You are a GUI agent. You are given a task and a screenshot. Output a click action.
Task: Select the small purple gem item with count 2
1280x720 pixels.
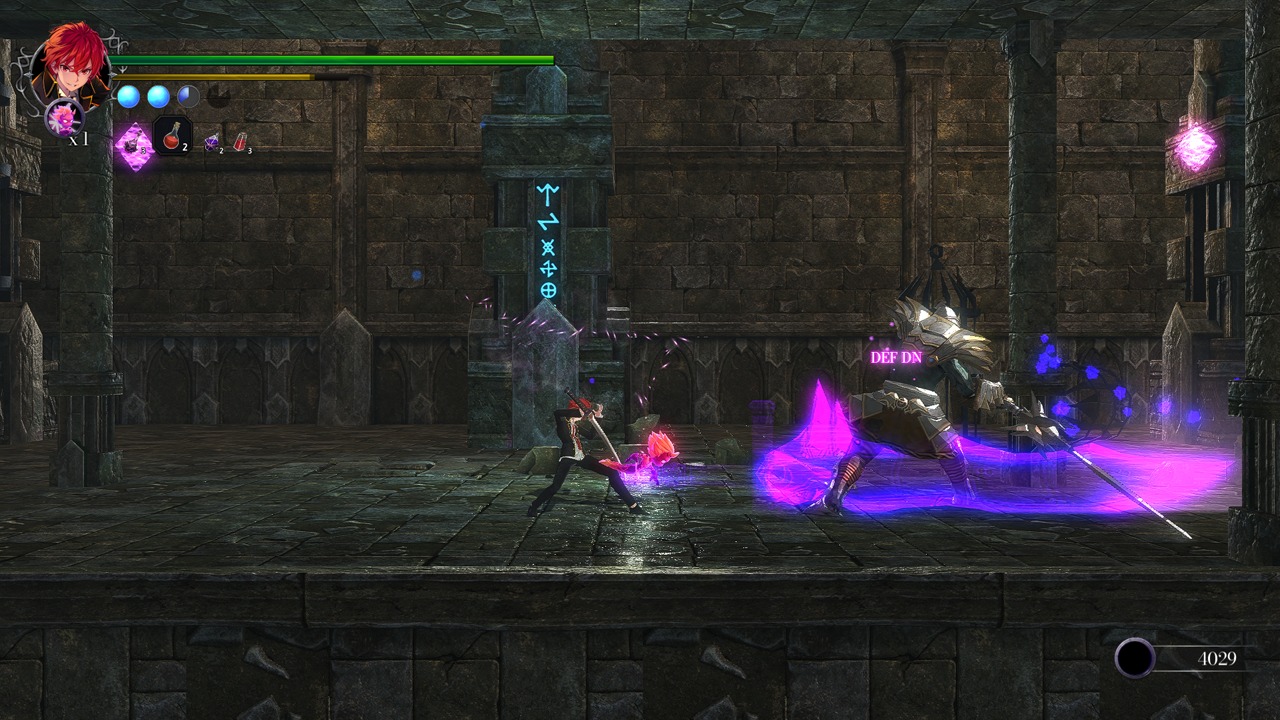[x=212, y=142]
